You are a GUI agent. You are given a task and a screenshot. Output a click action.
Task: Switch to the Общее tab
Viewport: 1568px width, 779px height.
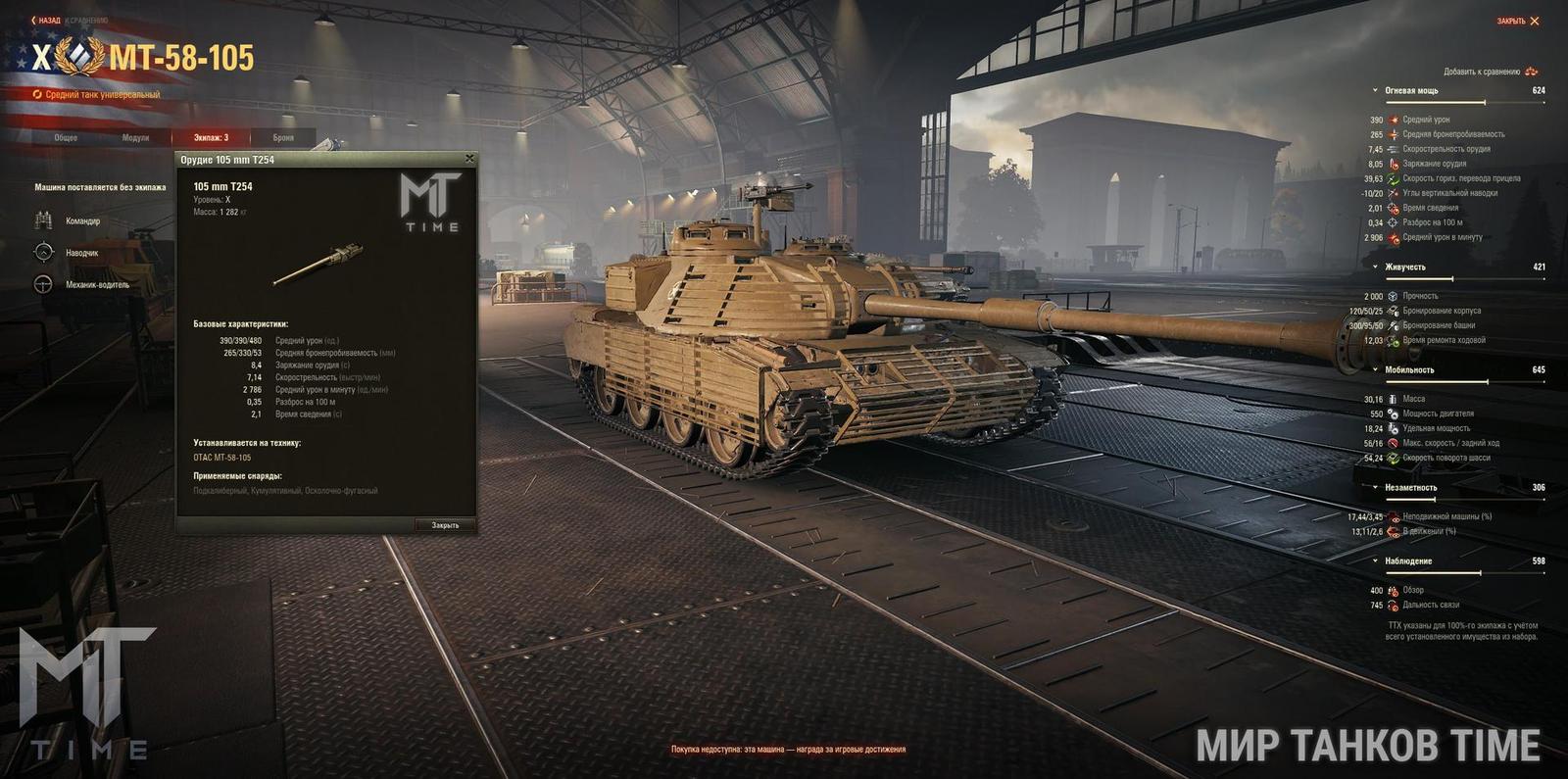(66, 138)
